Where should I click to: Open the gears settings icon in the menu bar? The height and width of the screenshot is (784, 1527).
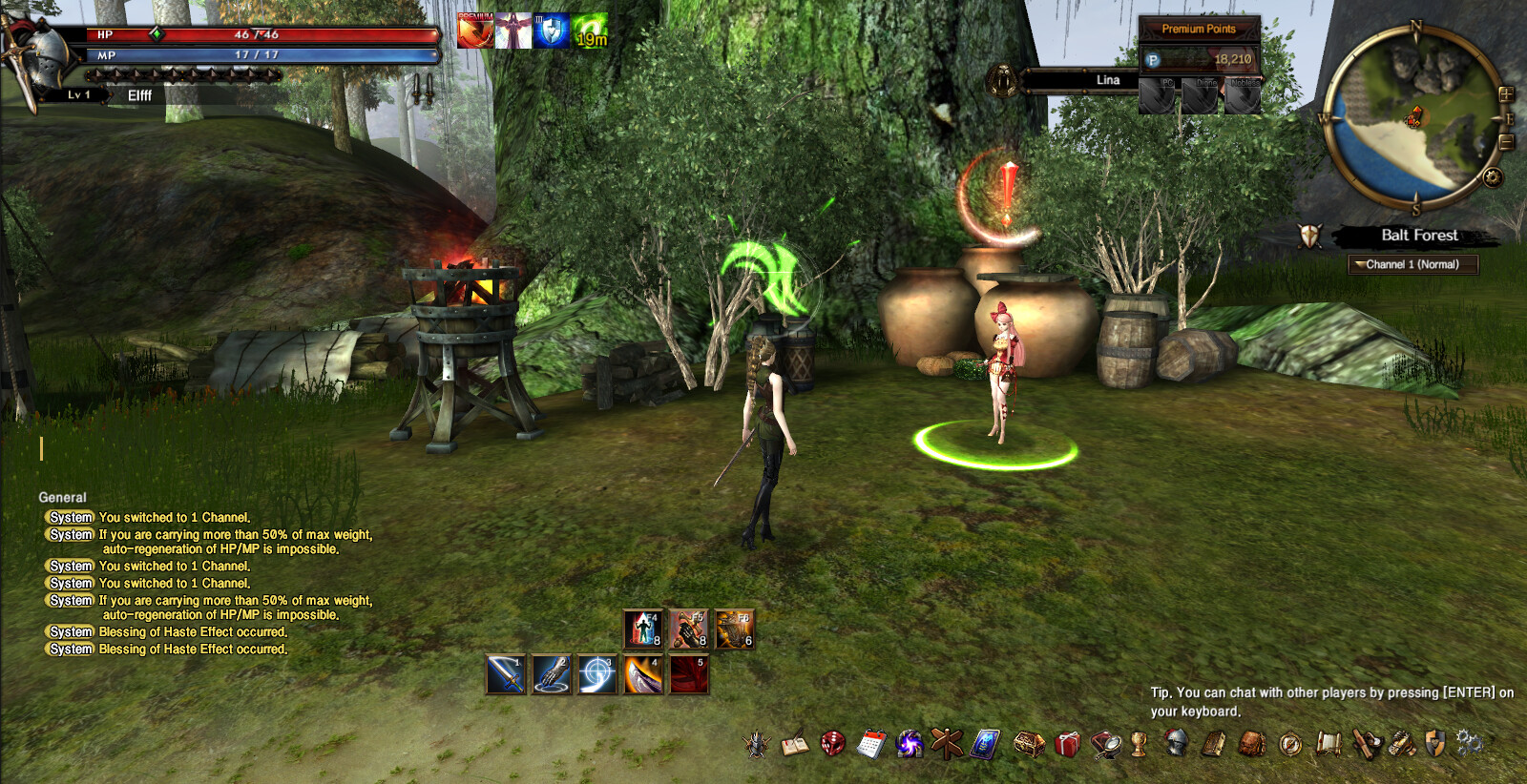1470,742
